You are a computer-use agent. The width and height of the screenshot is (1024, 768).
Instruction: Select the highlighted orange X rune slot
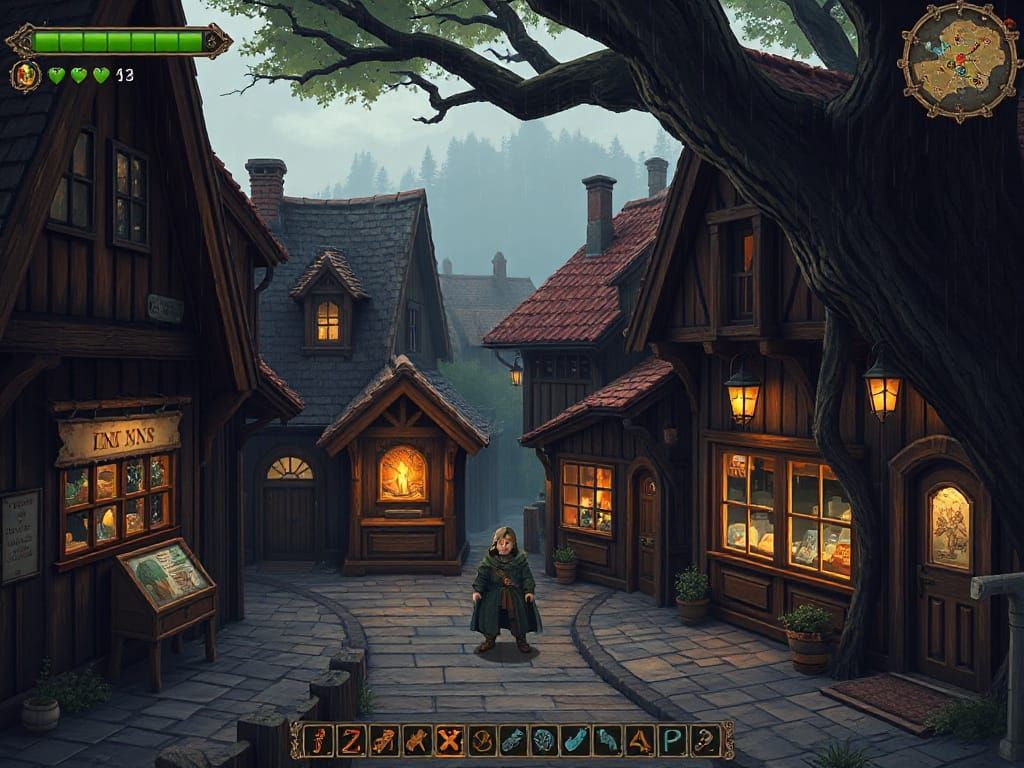point(450,740)
